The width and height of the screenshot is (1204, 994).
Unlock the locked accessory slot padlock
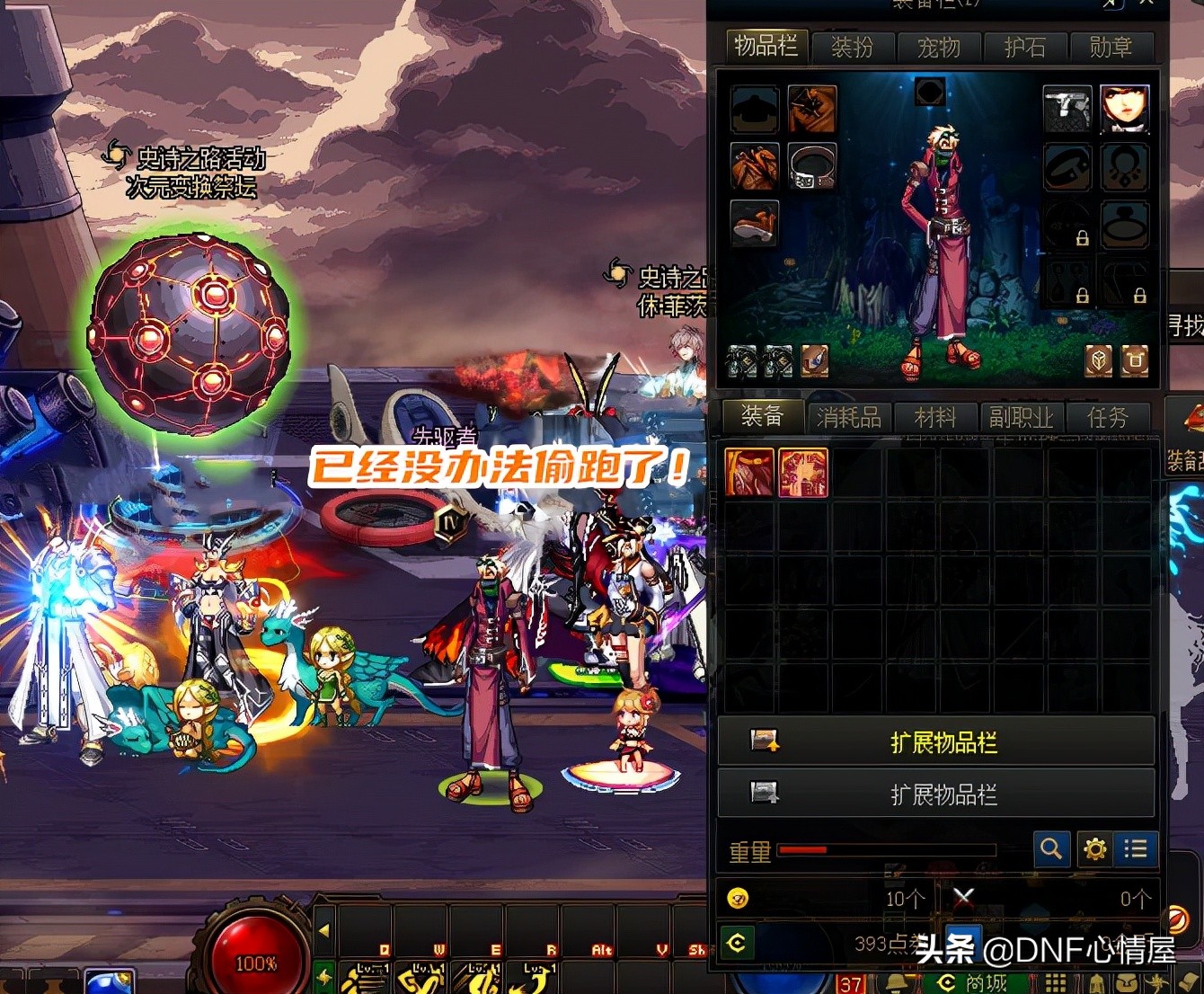pos(1084,239)
